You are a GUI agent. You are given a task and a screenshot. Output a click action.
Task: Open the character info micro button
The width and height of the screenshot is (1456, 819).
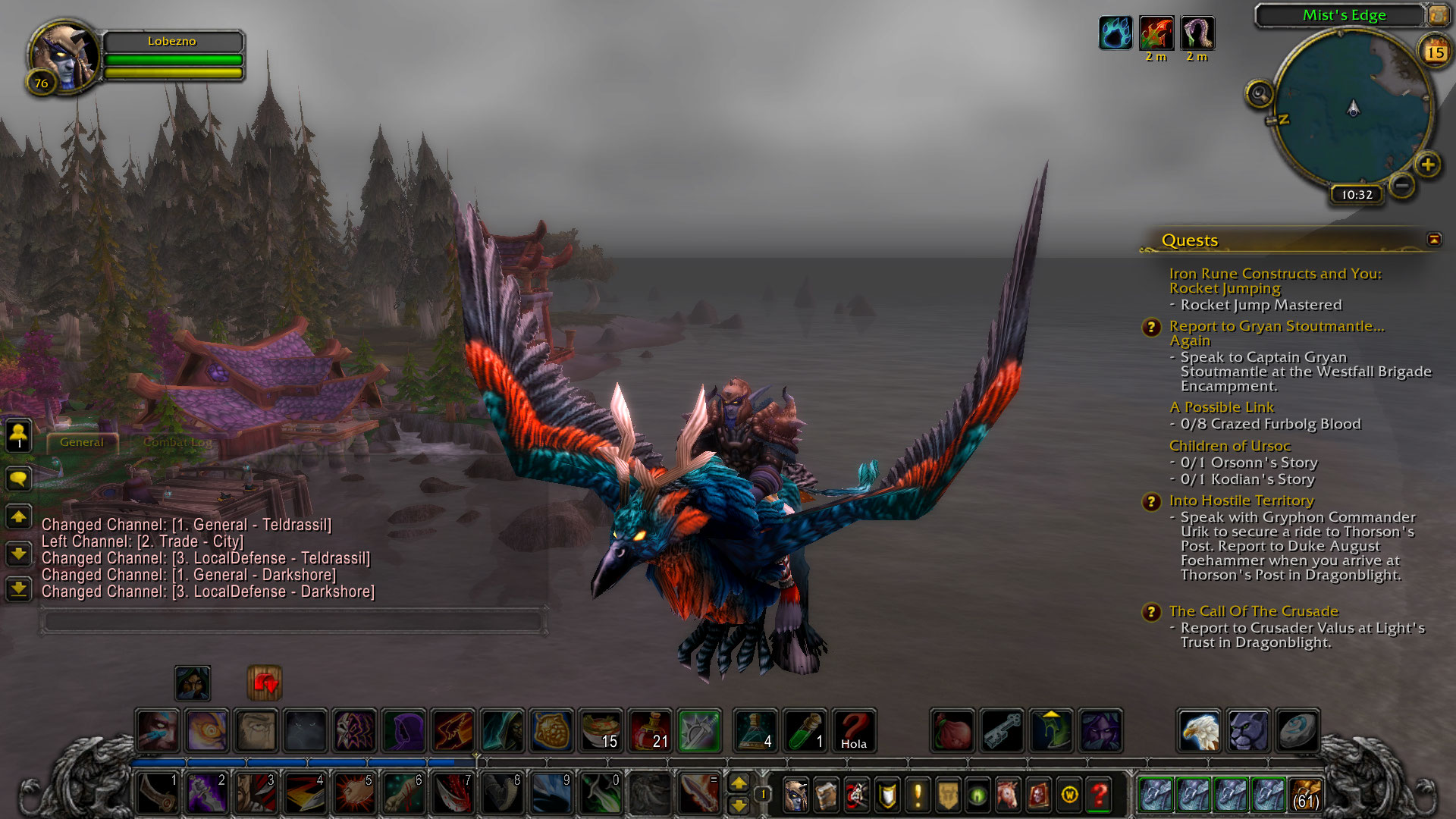[795, 795]
